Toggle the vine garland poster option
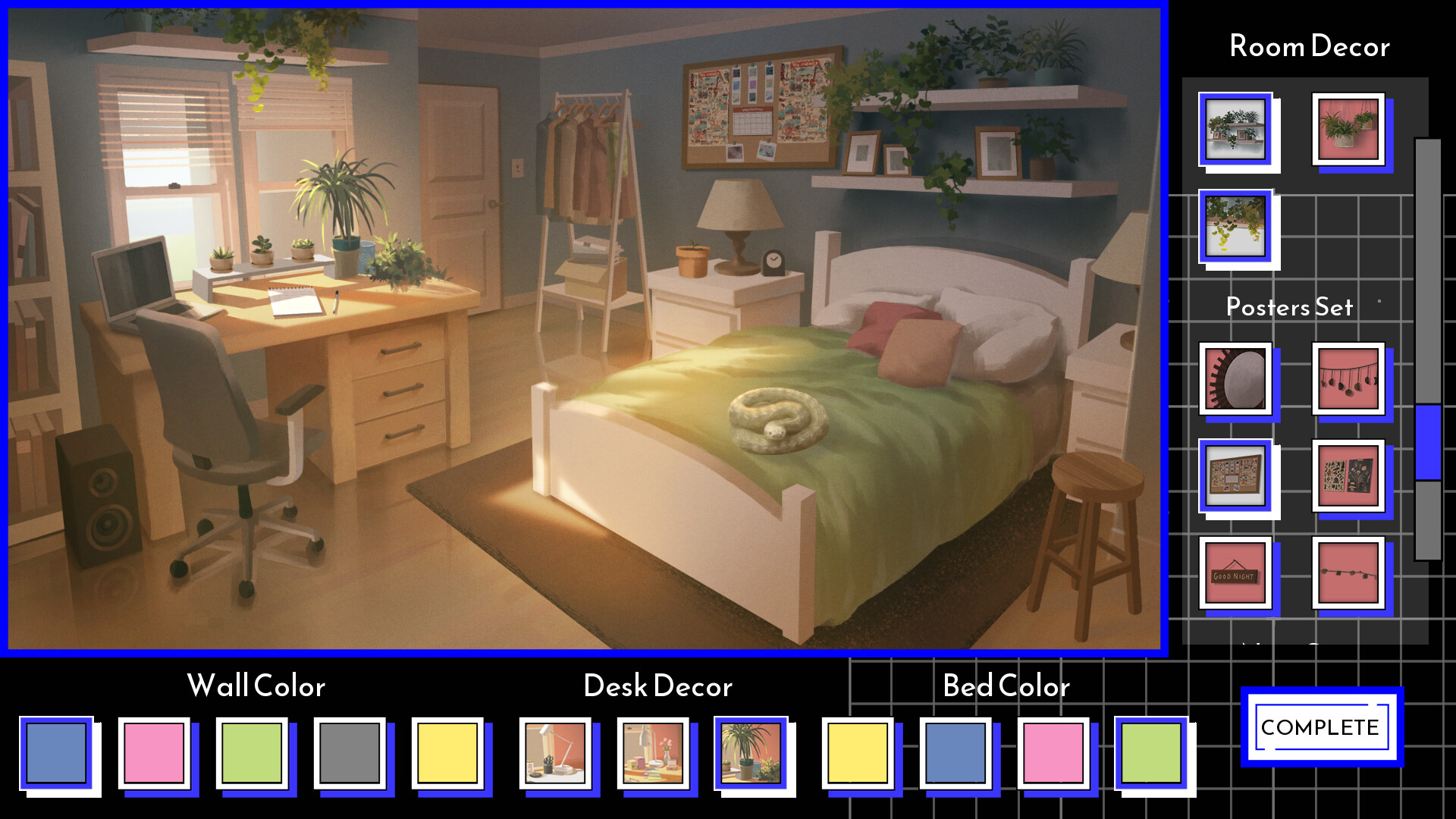Screen dimensions: 1456x819 (1348, 574)
